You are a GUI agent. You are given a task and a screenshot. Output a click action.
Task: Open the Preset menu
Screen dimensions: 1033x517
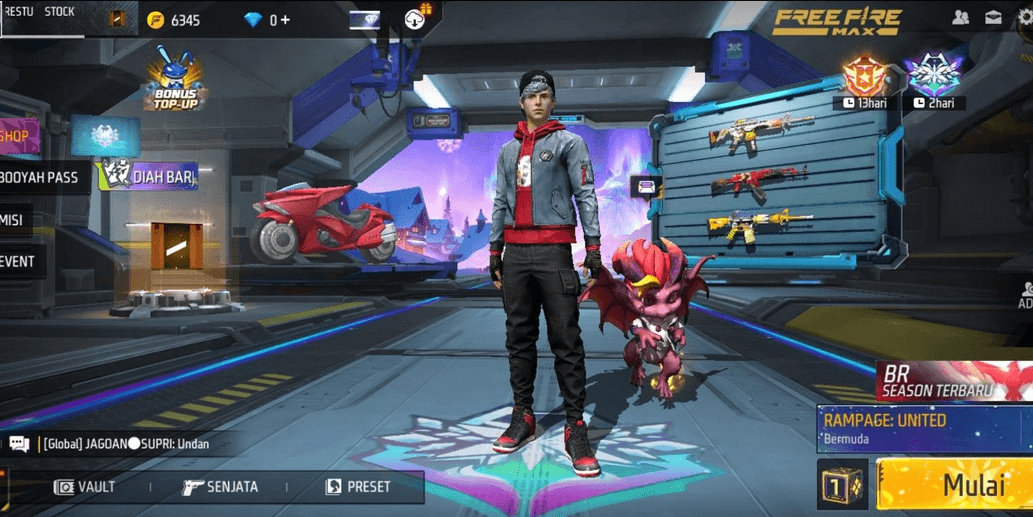(x=358, y=487)
